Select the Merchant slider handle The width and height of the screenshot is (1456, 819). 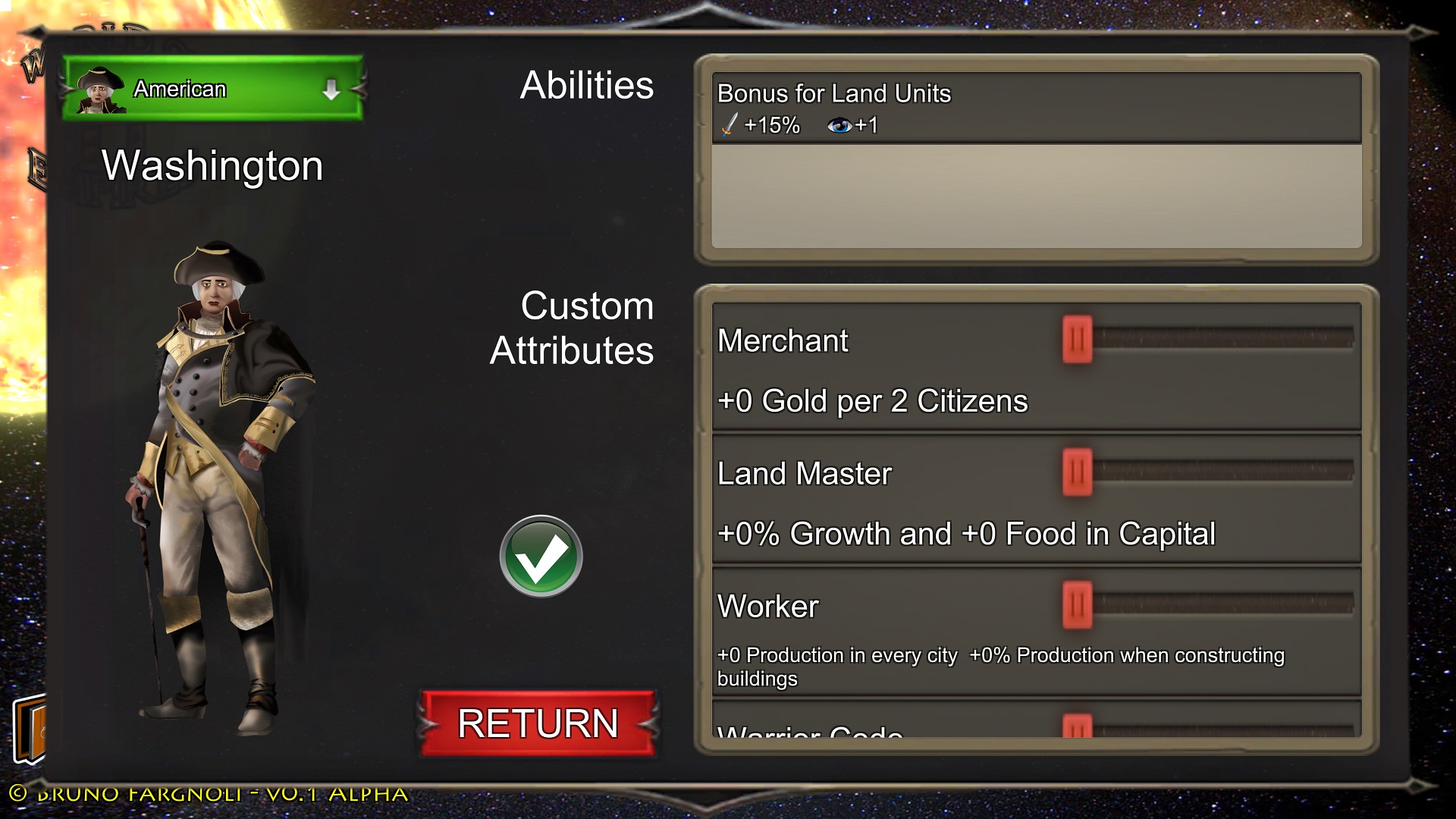click(x=1078, y=340)
